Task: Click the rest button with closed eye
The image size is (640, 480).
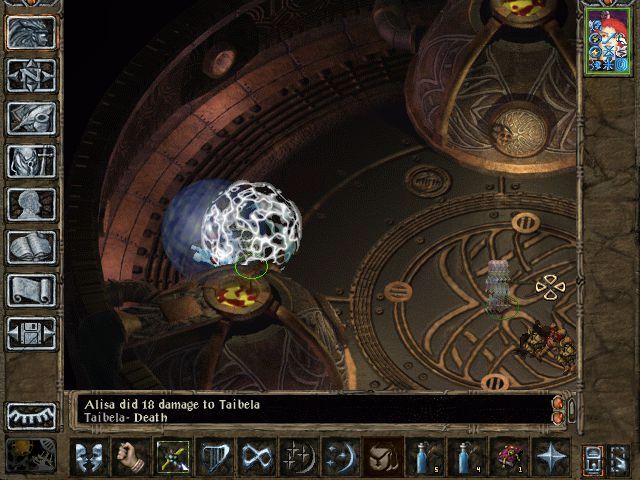Action: [31, 415]
